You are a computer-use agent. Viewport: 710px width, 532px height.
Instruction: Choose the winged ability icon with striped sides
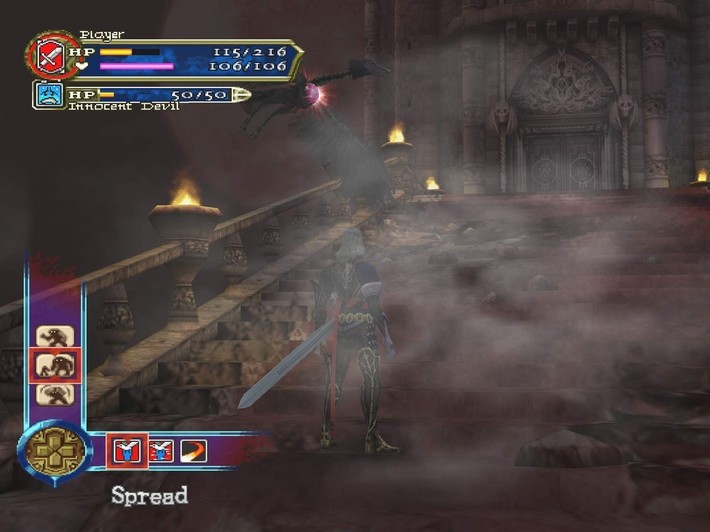tap(160, 452)
